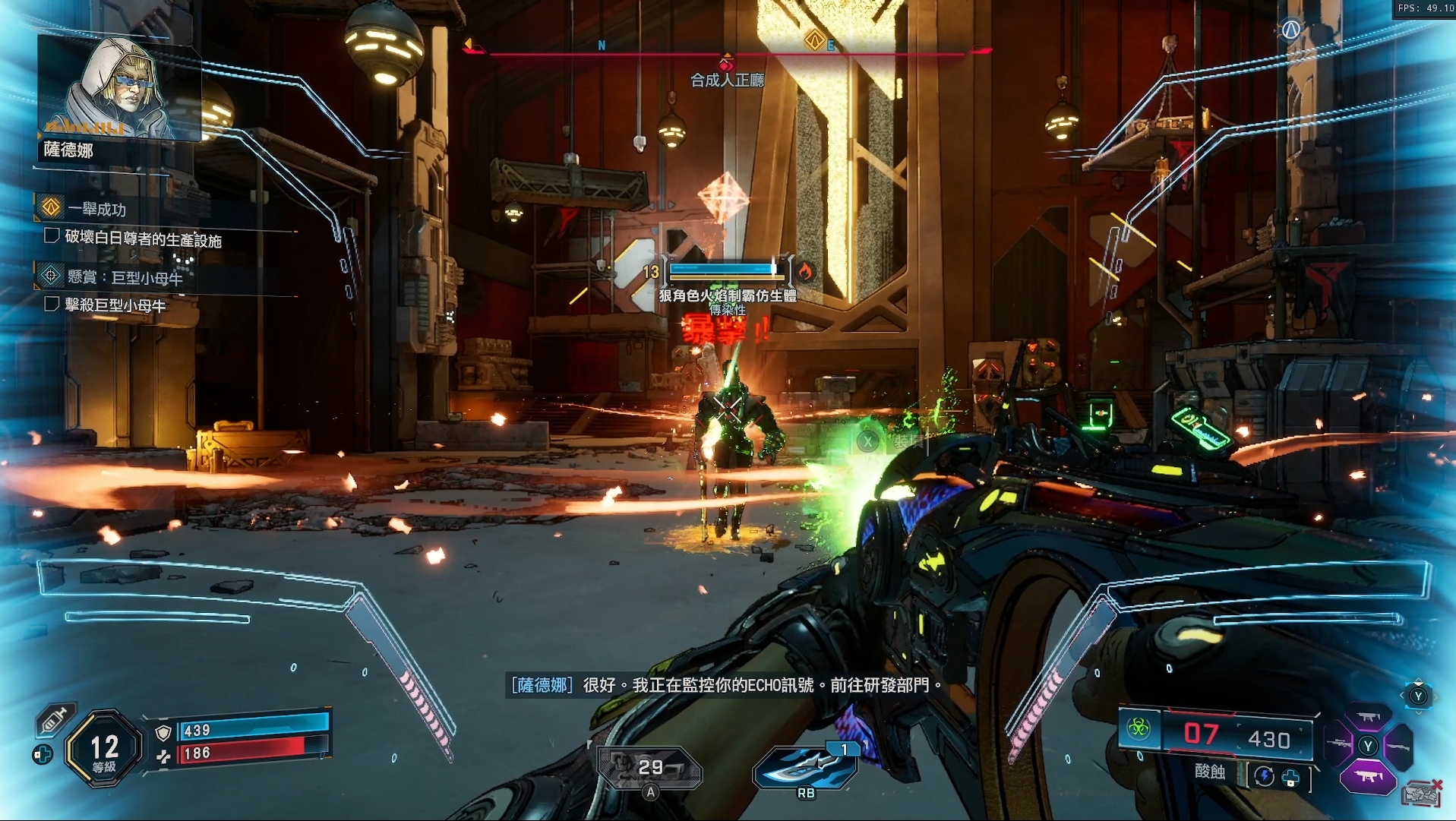1456x821 pixels.
Task: Click the orange mission marker on the compass
Action: coord(814,40)
